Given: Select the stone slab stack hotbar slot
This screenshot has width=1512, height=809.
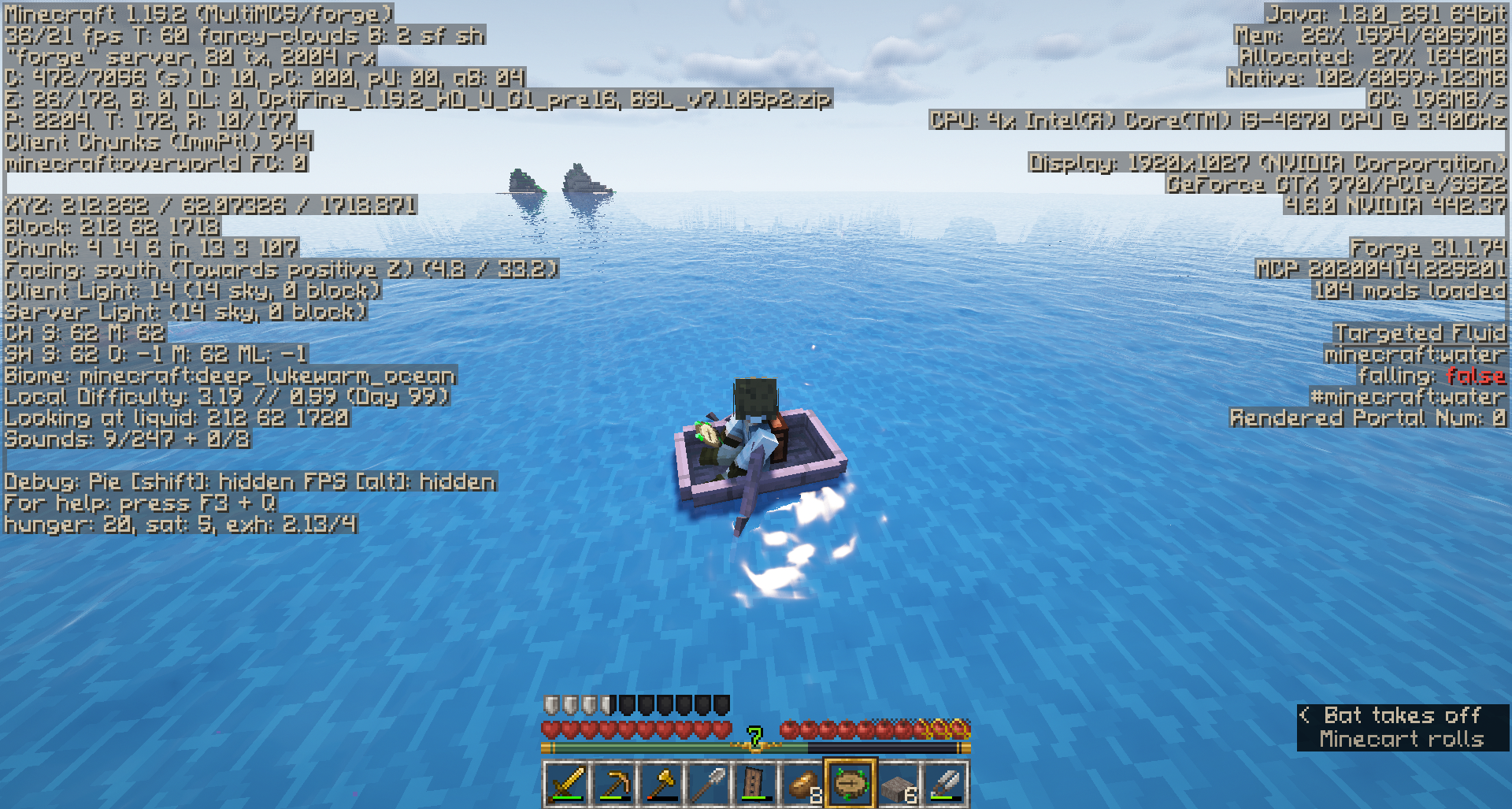Looking at the screenshot, I should click(x=898, y=784).
